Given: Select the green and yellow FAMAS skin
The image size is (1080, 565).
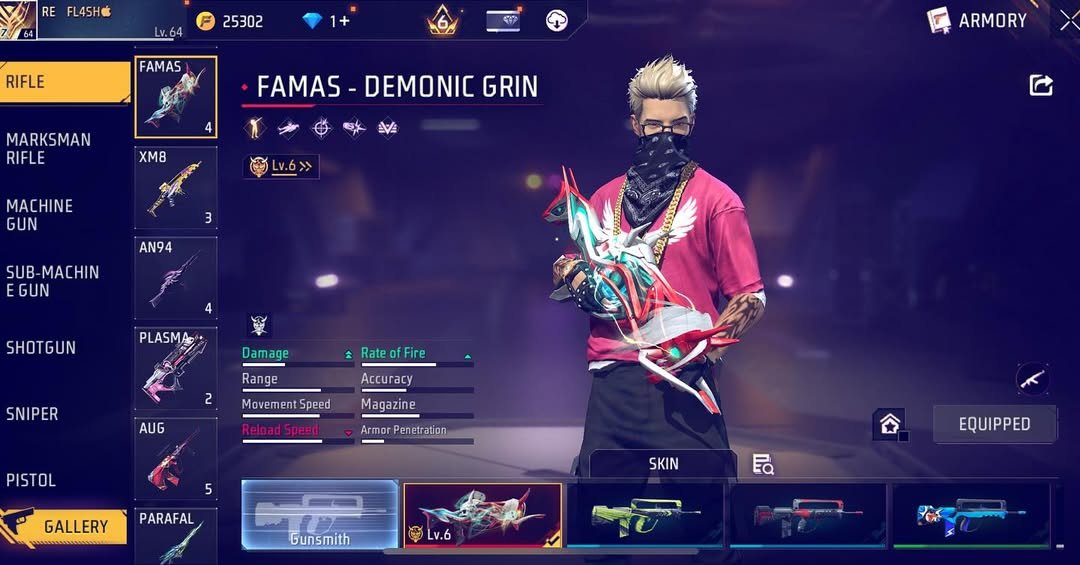Looking at the screenshot, I should coord(645,515).
